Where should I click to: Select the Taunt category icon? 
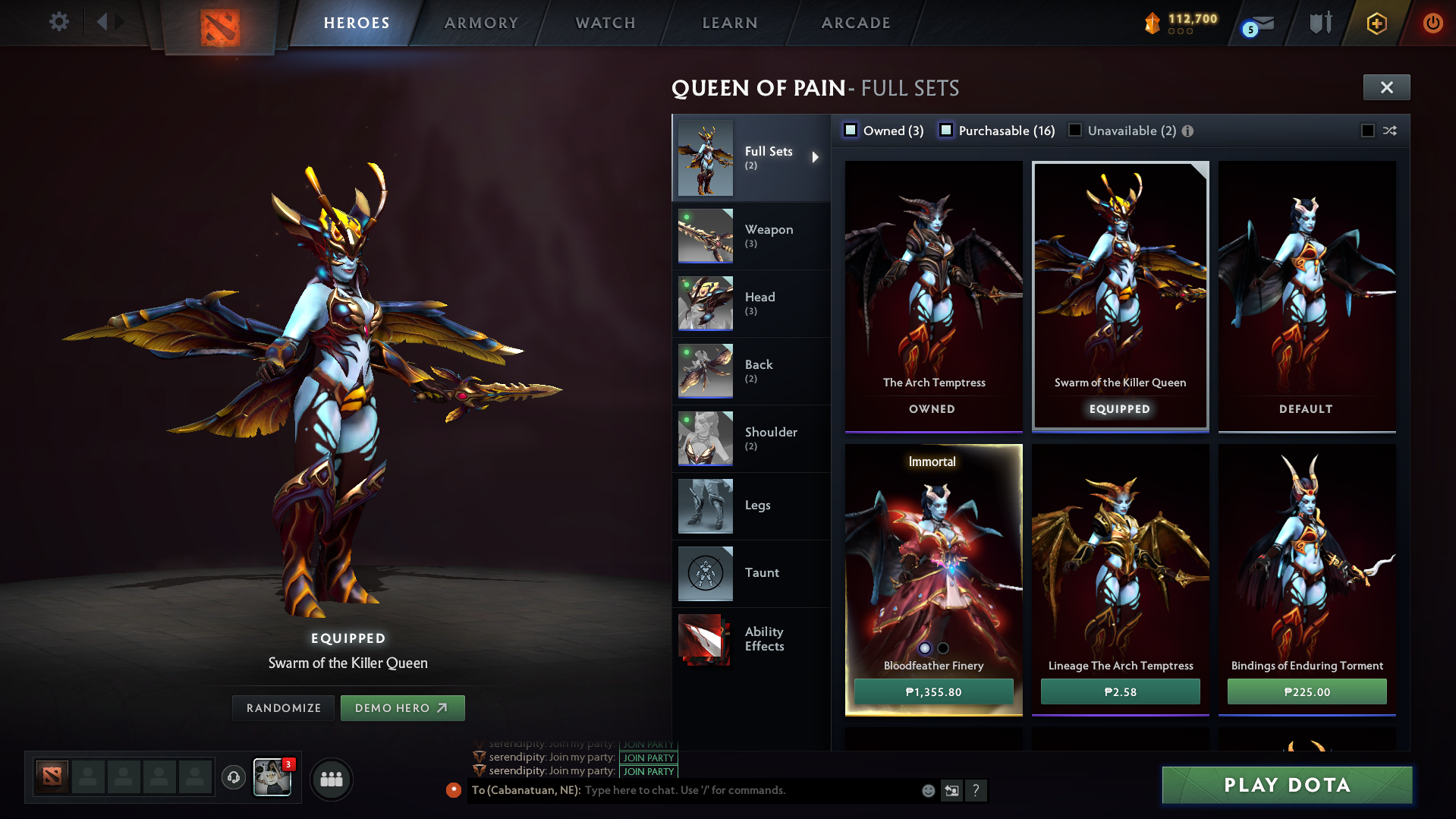tap(705, 573)
